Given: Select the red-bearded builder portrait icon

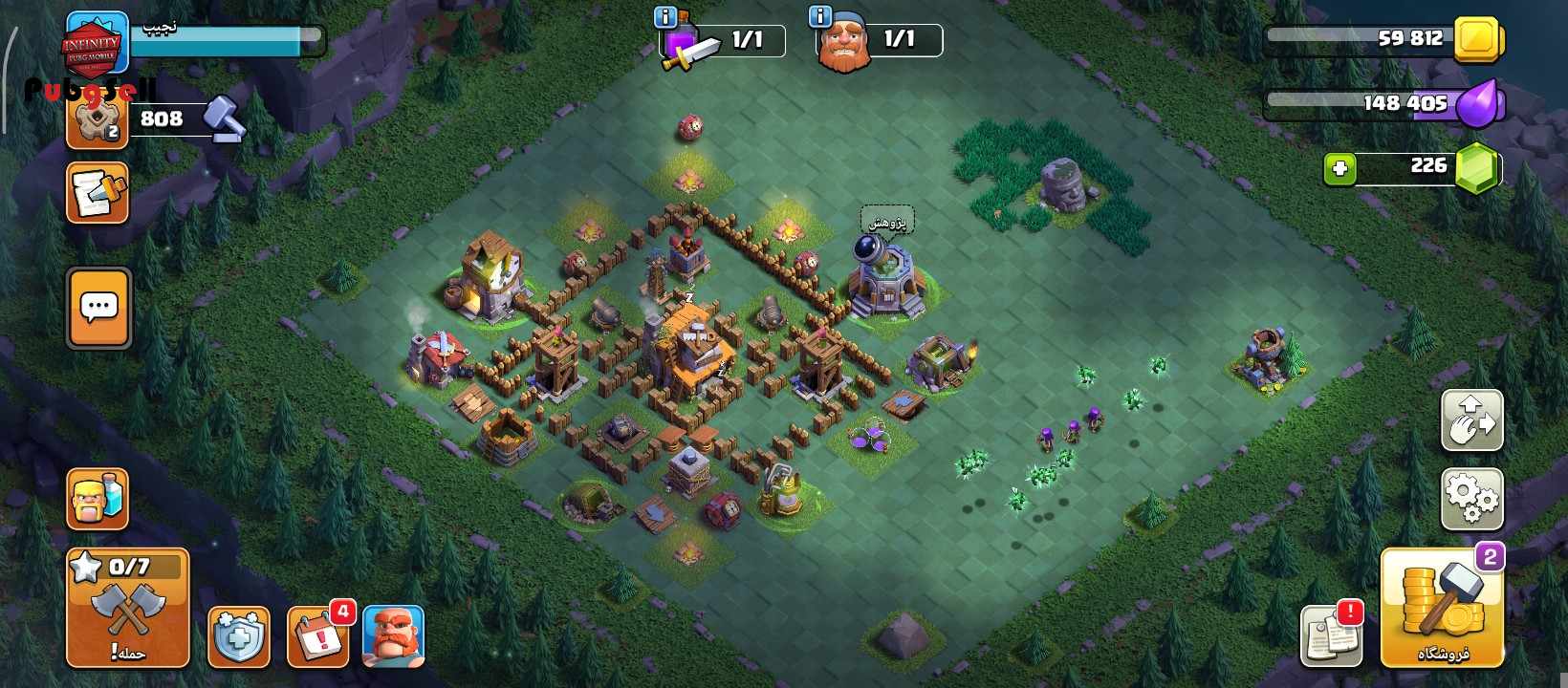Looking at the screenshot, I should (393, 635).
